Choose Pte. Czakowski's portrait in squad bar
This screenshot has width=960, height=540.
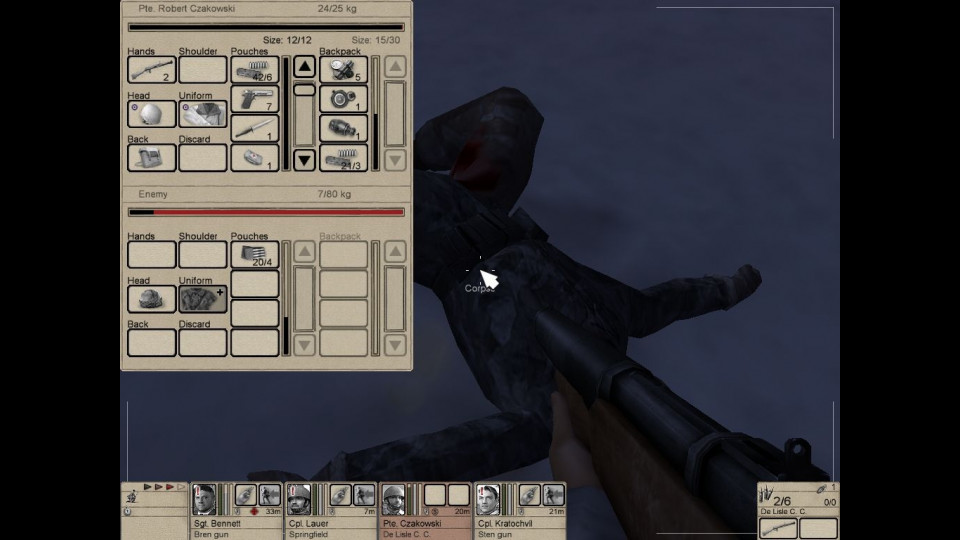click(x=393, y=498)
